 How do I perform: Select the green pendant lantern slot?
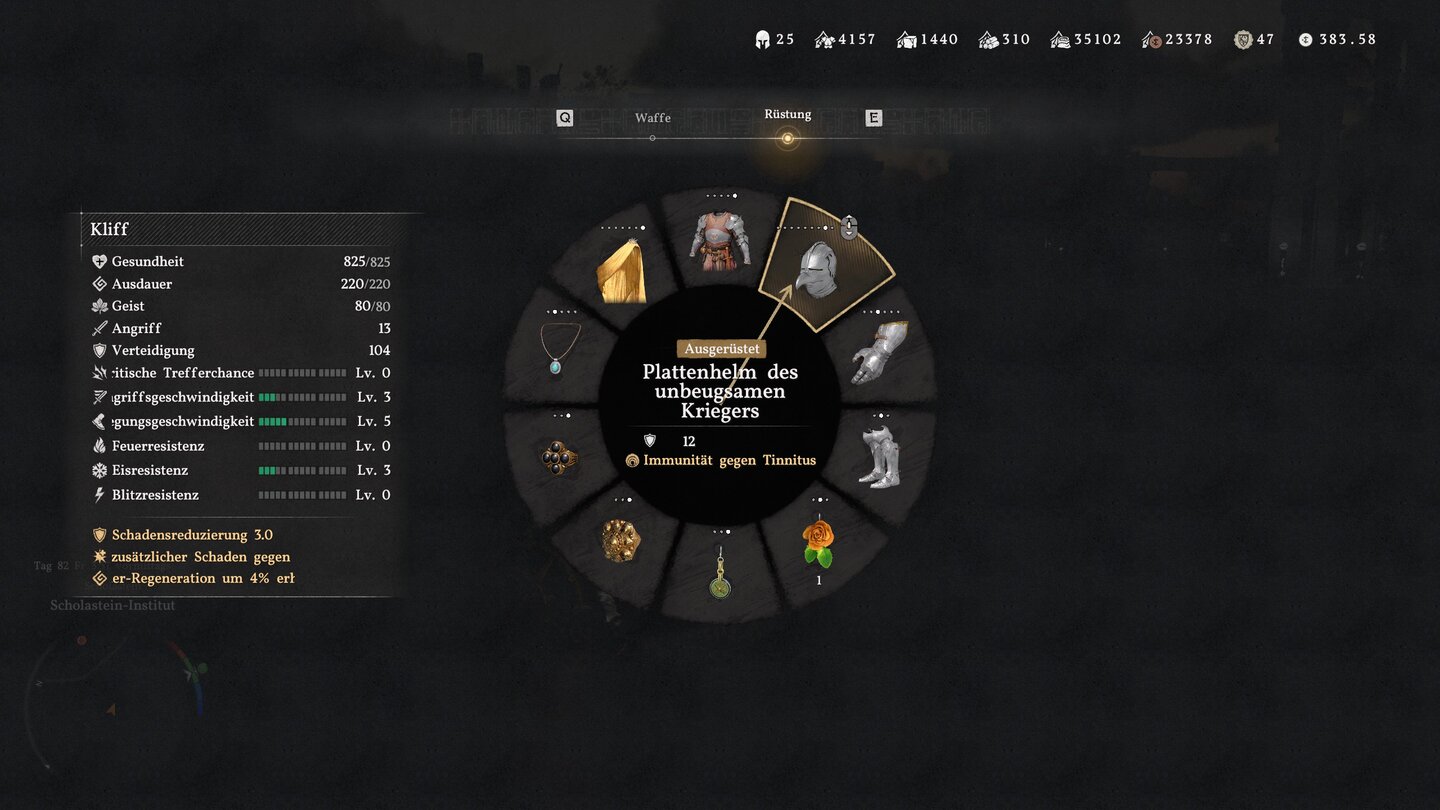[719, 573]
